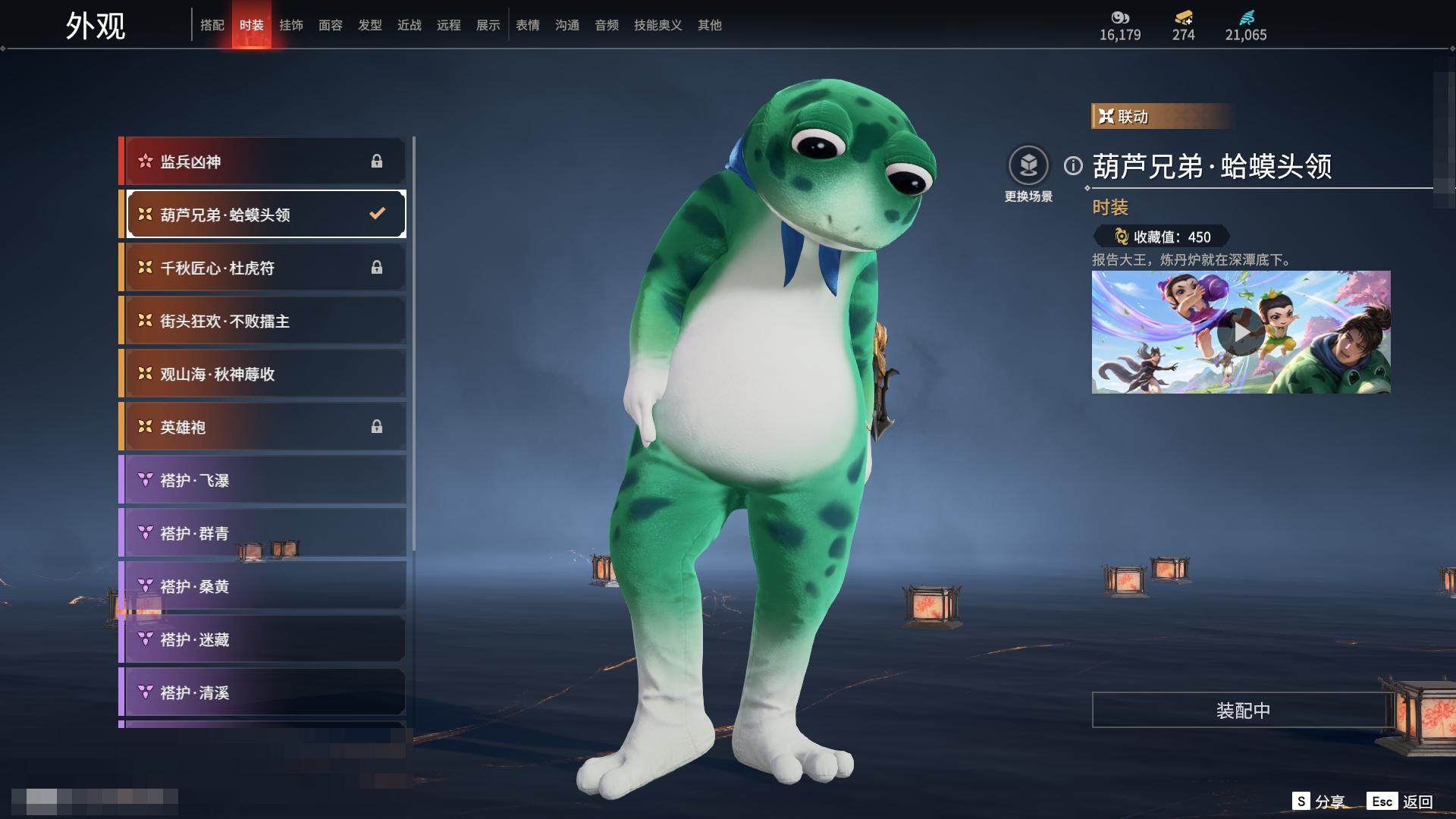The height and width of the screenshot is (819, 1456).
Task: Switch to the 搭配 tab
Action: pos(212,25)
